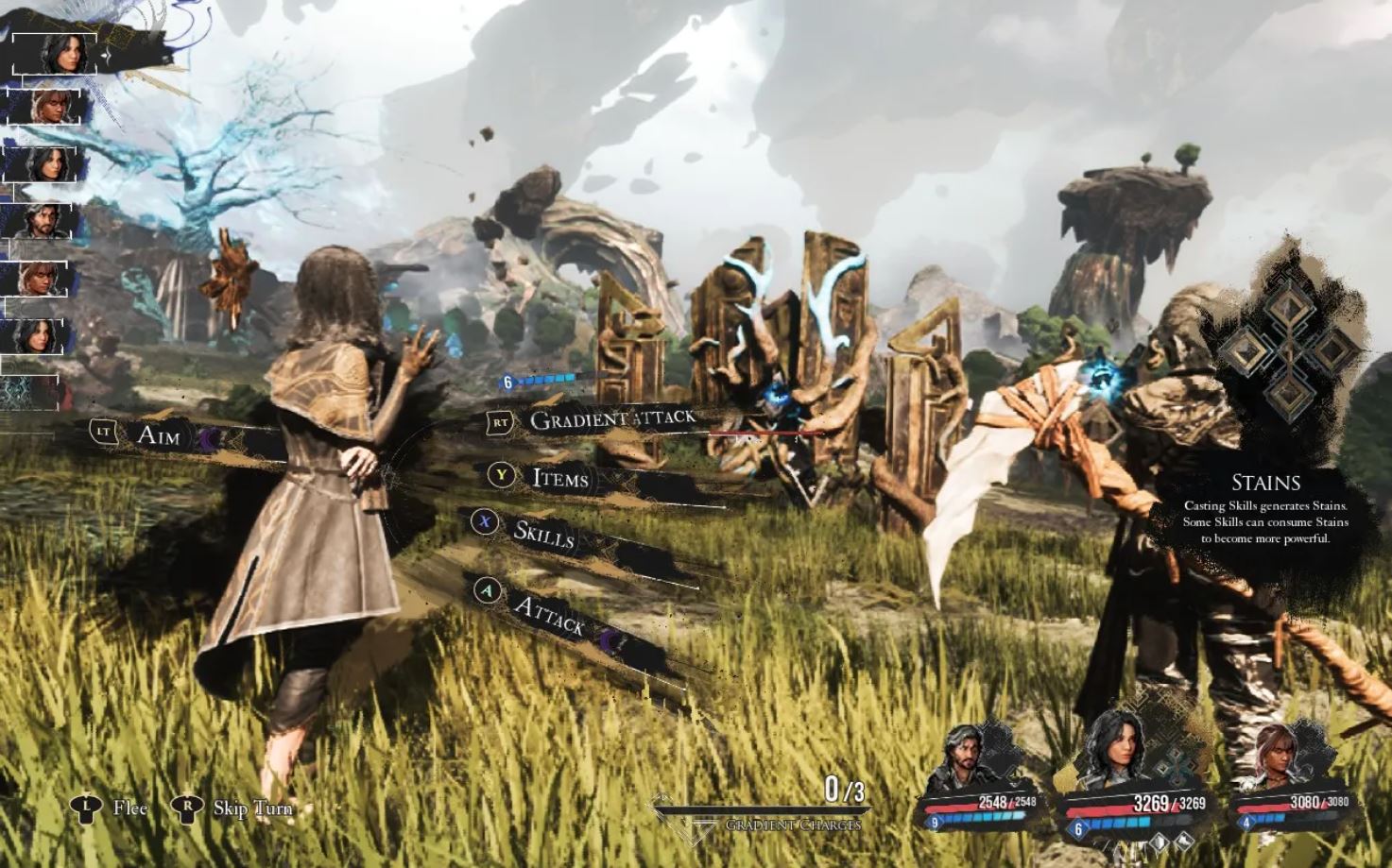Viewport: 1392px width, 868px height.
Task: Skip the current turn
Action: coord(251,808)
